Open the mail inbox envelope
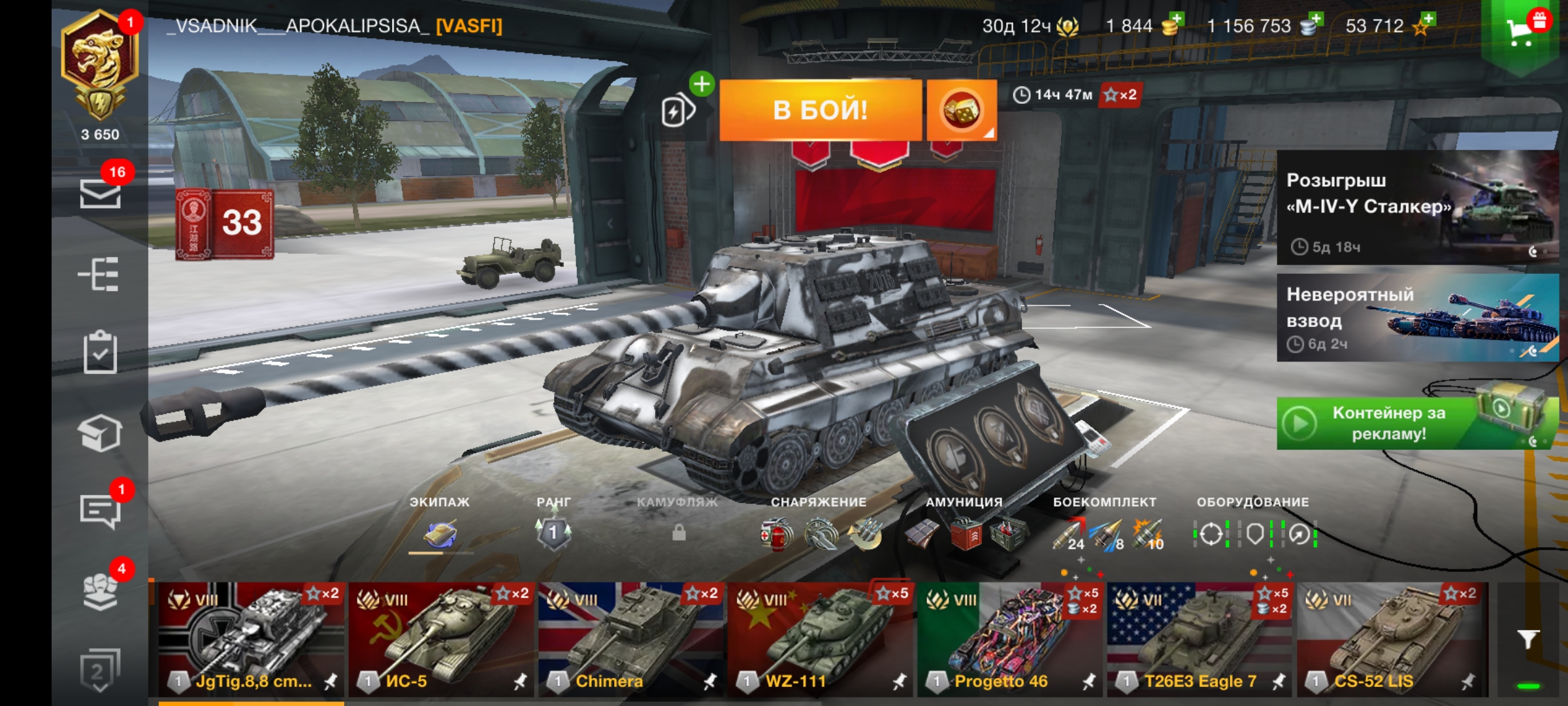The image size is (1568, 706). pyautogui.click(x=100, y=193)
